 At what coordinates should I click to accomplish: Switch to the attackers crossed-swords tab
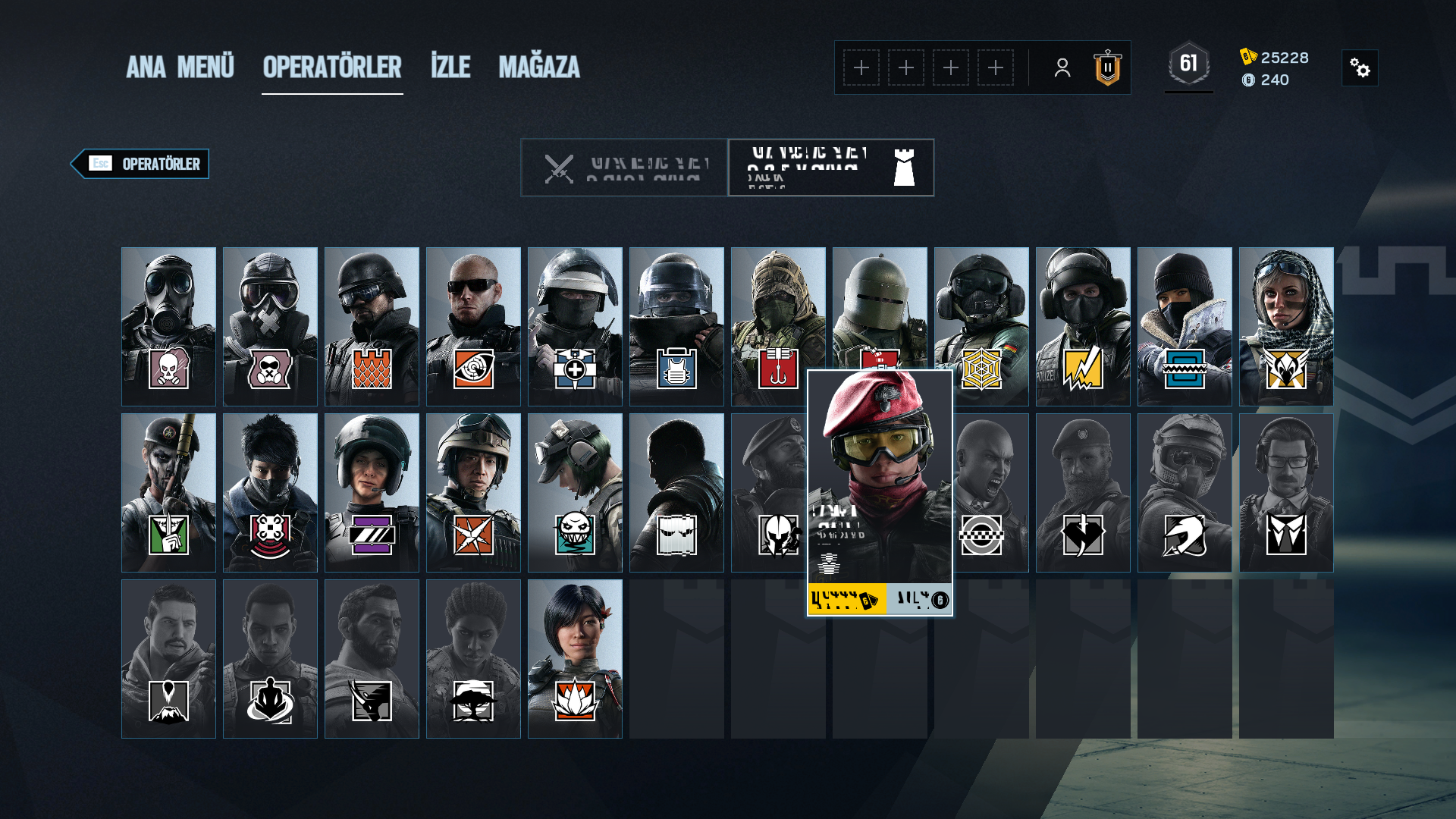(624, 168)
